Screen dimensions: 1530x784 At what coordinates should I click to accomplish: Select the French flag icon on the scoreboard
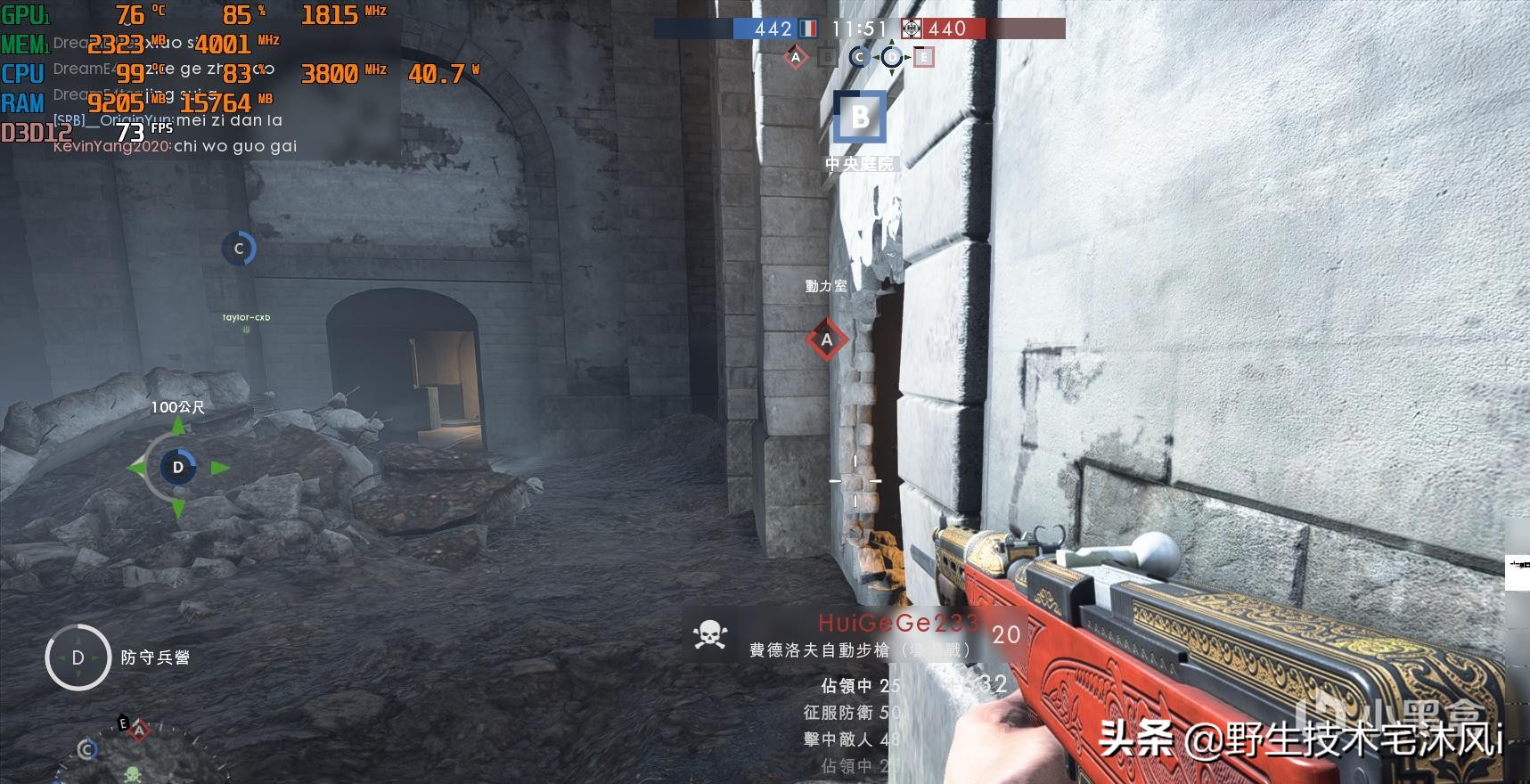tap(807, 29)
